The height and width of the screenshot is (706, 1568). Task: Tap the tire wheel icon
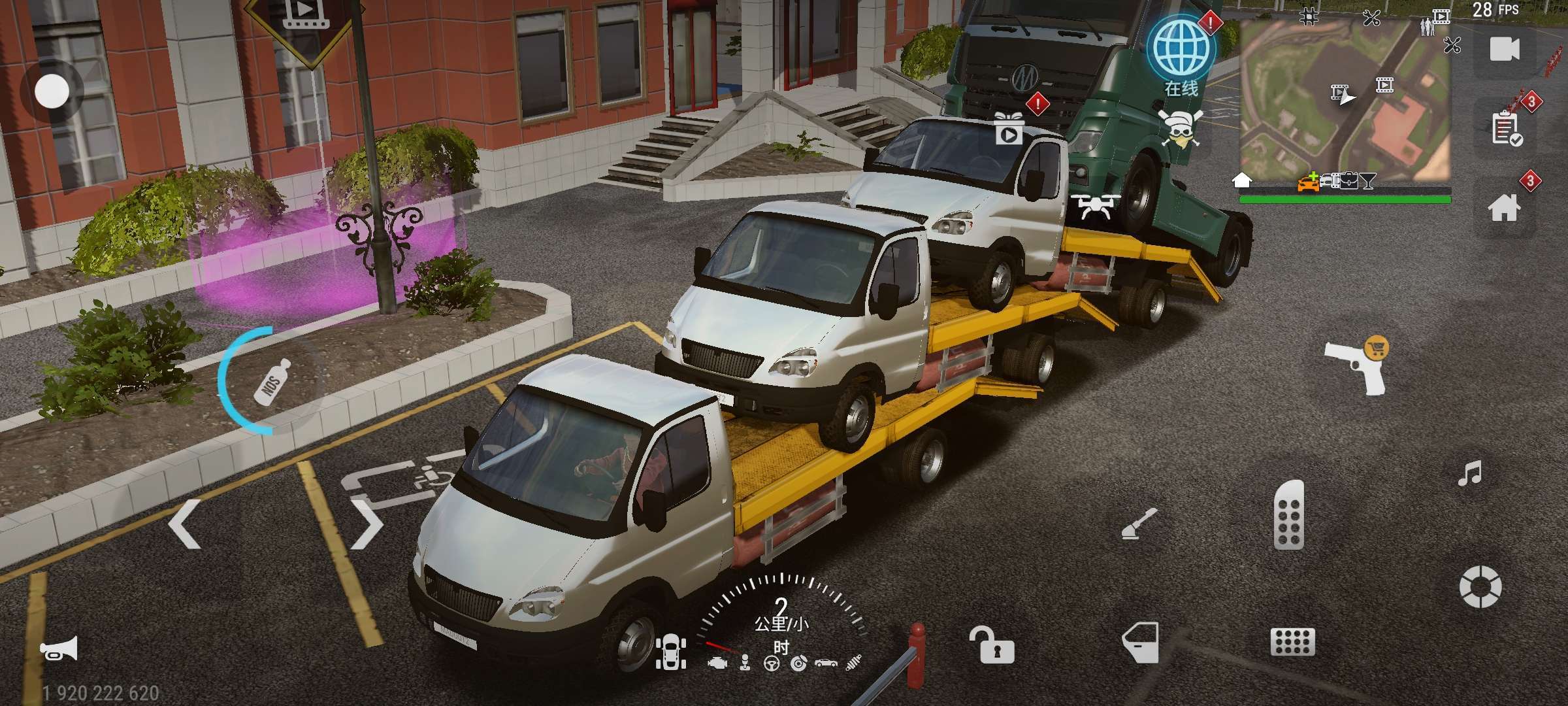point(1480,586)
